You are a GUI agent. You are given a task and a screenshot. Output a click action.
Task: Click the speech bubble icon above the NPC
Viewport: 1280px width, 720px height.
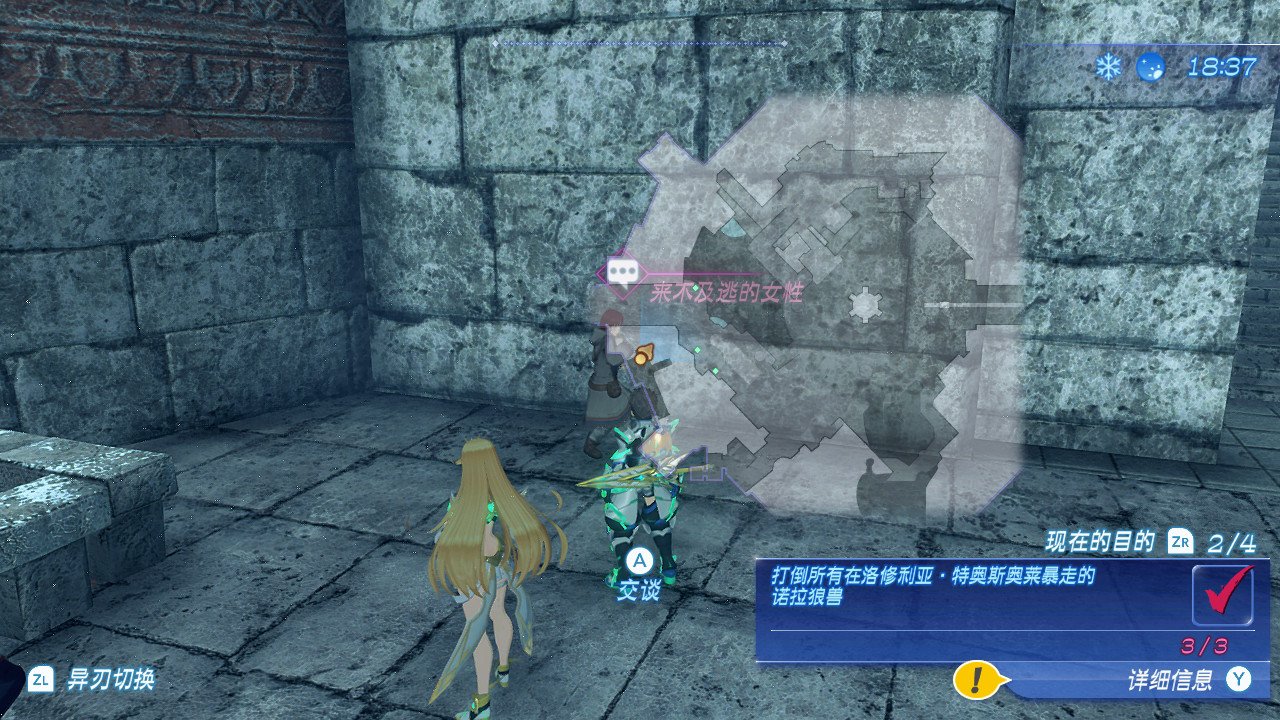[x=624, y=271]
